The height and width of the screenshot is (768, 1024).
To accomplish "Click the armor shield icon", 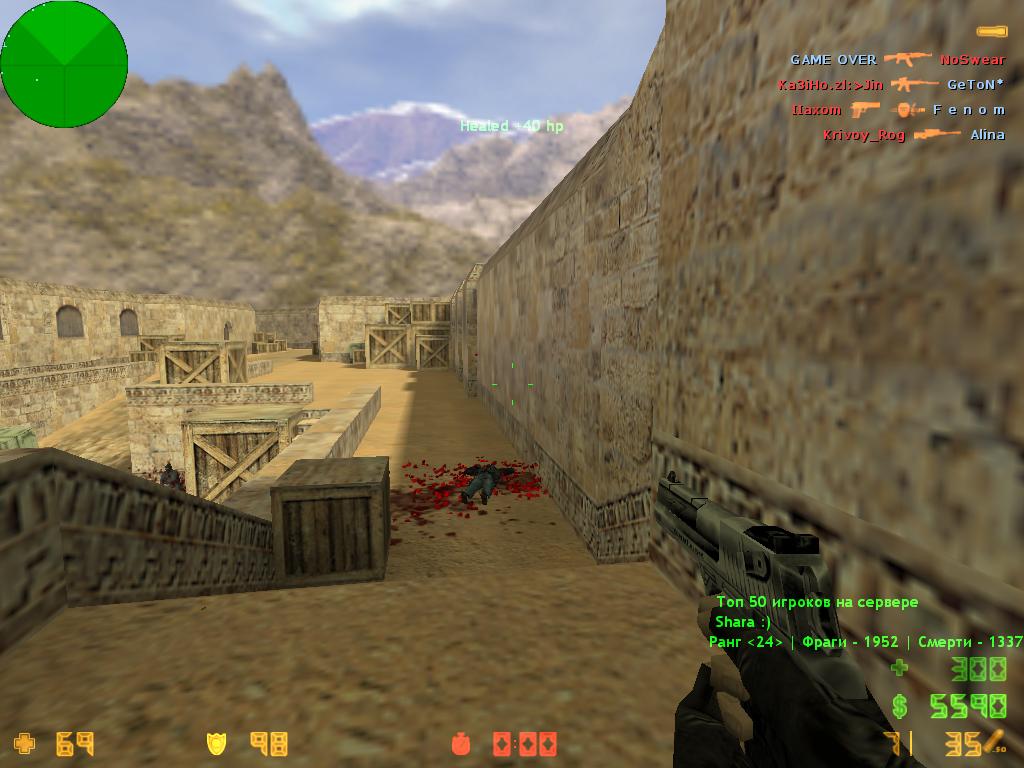I will coord(216,743).
